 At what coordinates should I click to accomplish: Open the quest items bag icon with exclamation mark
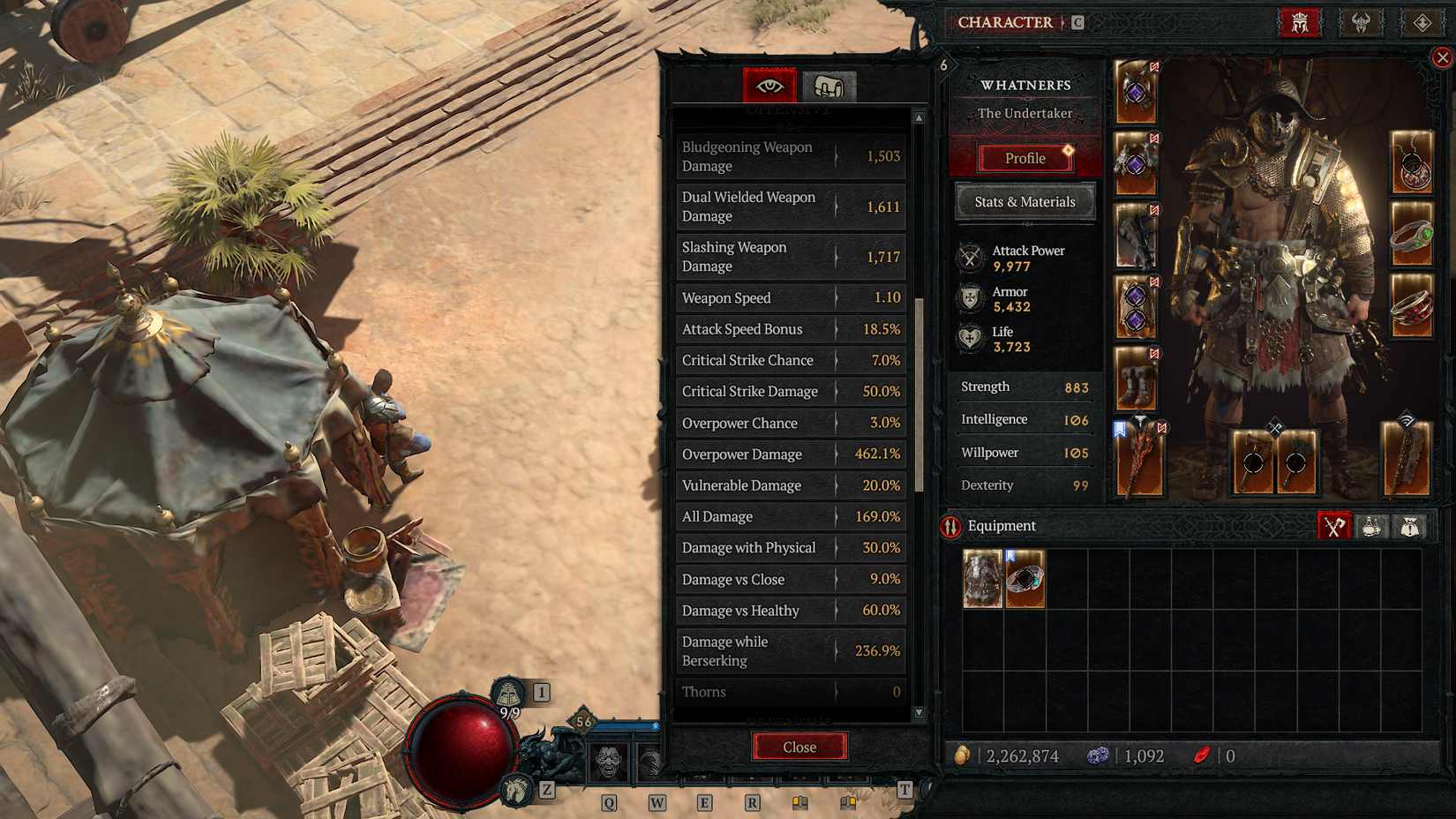click(1410, 526)
